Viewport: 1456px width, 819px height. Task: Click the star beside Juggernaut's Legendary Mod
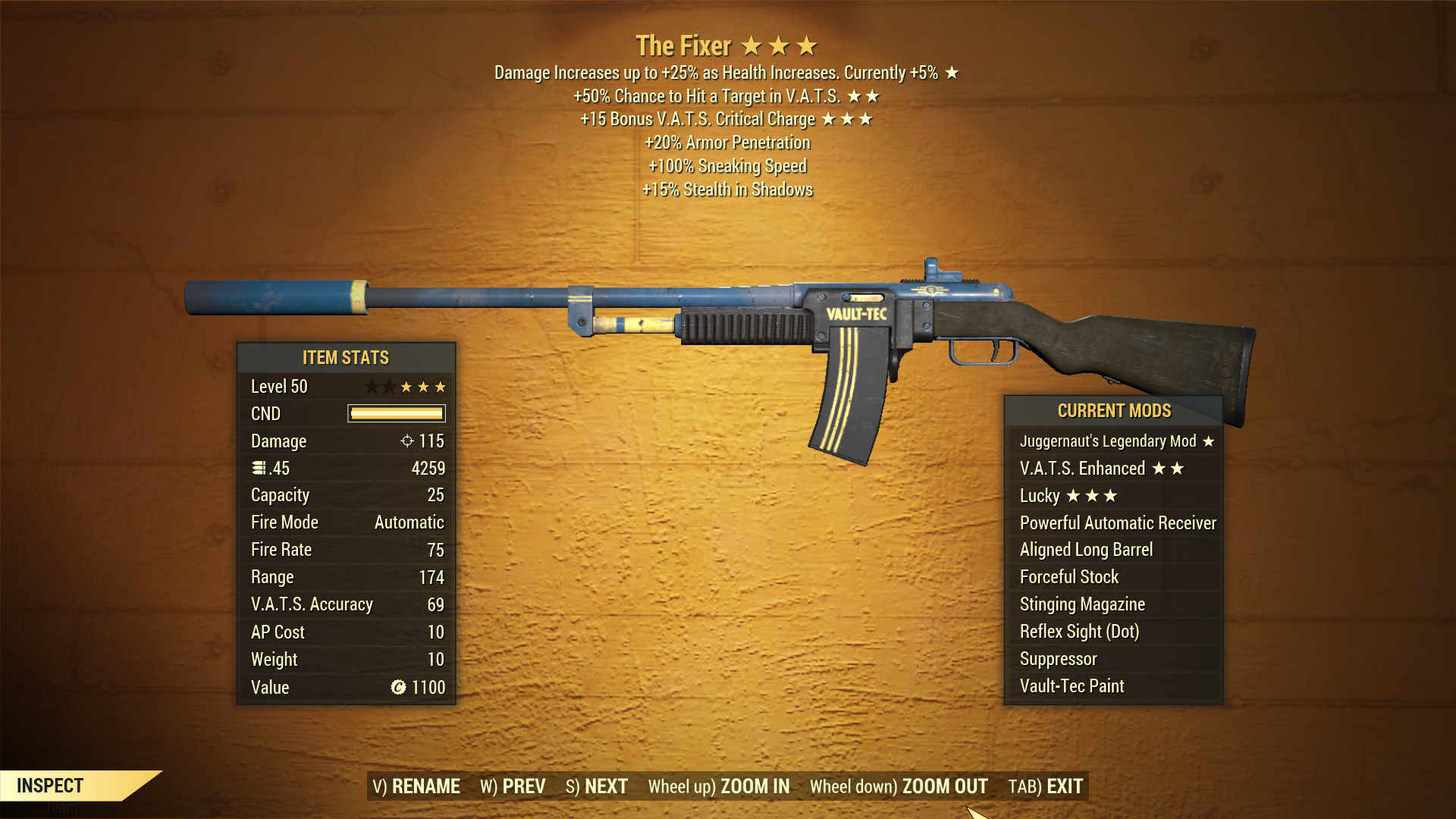point(1211,441)
